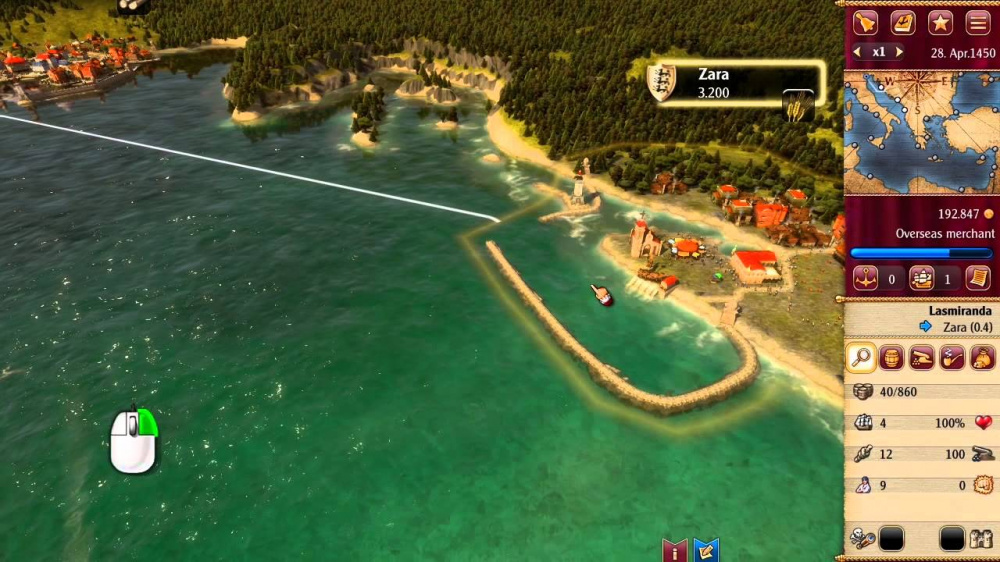
Task: Switch to the smoking pipe tab
Action: coord(953,357)
